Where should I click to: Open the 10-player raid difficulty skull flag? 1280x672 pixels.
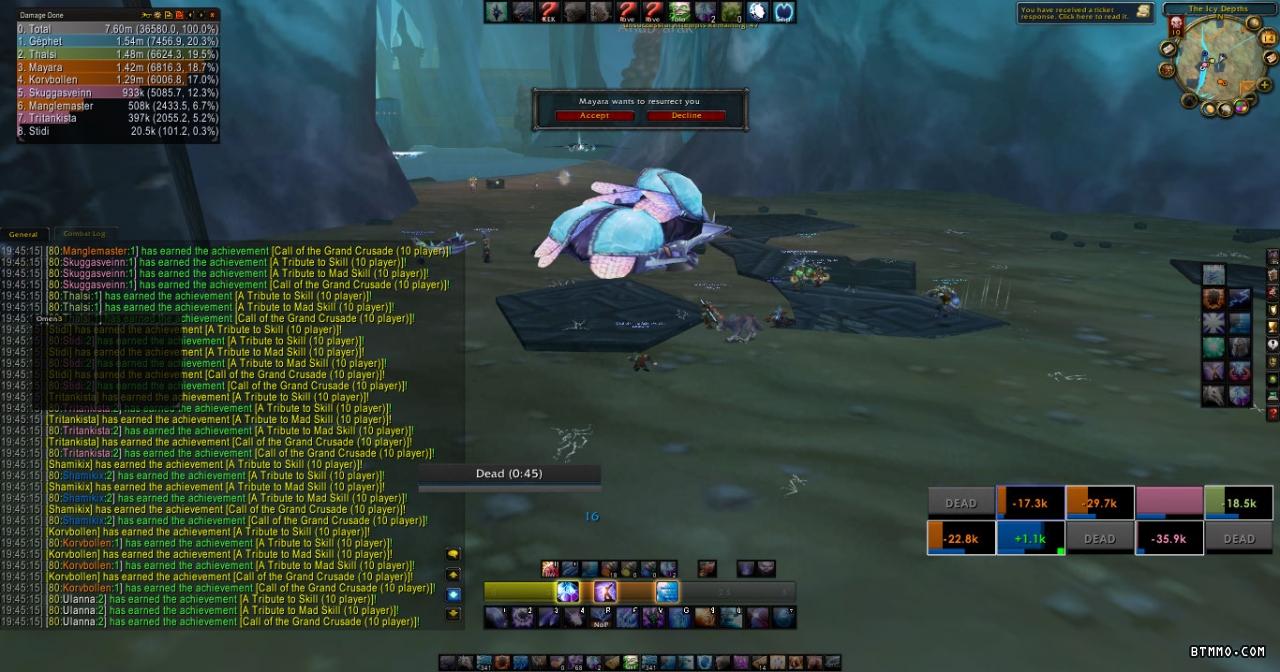[x=1176, y=26]
